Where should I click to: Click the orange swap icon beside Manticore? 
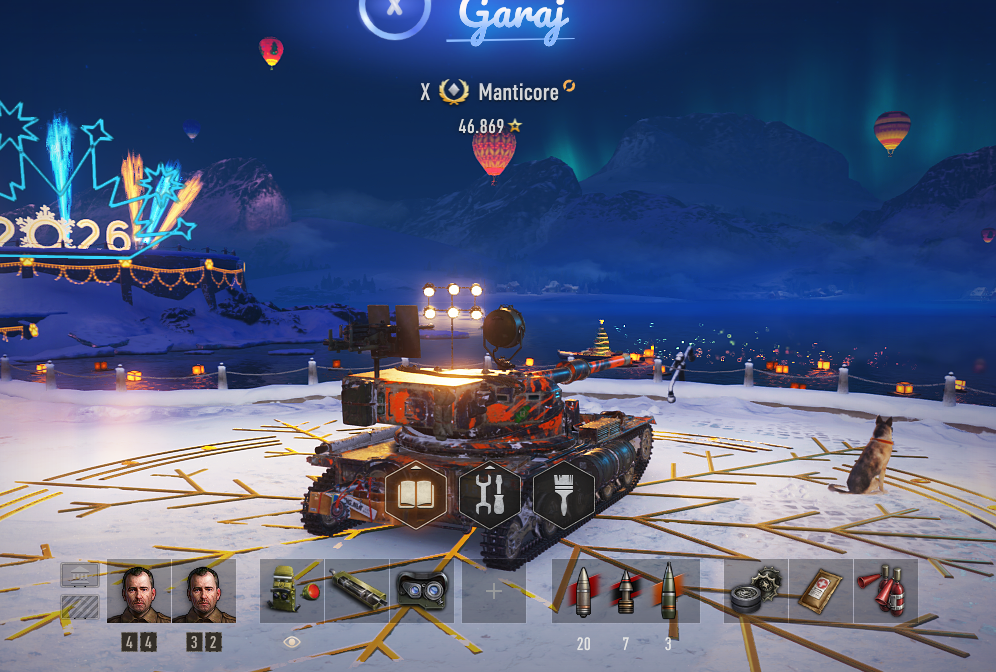pyautogui.click(x=569, y=87)
